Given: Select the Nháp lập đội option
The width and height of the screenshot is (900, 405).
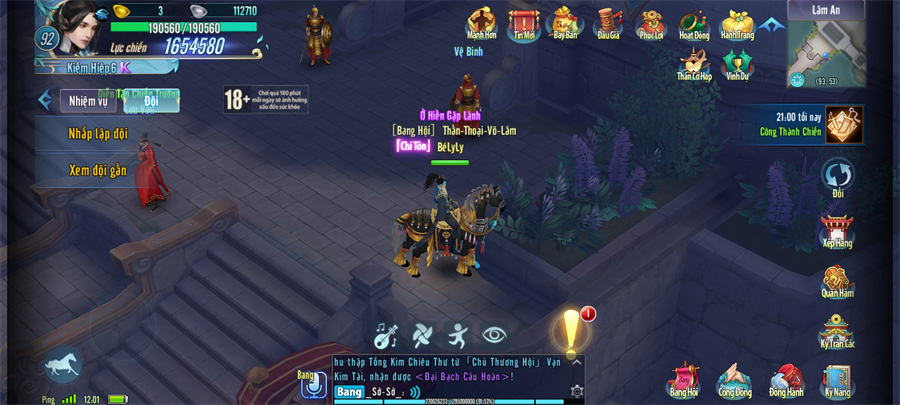Looking at the screenshot, I should tap(98, 134).
